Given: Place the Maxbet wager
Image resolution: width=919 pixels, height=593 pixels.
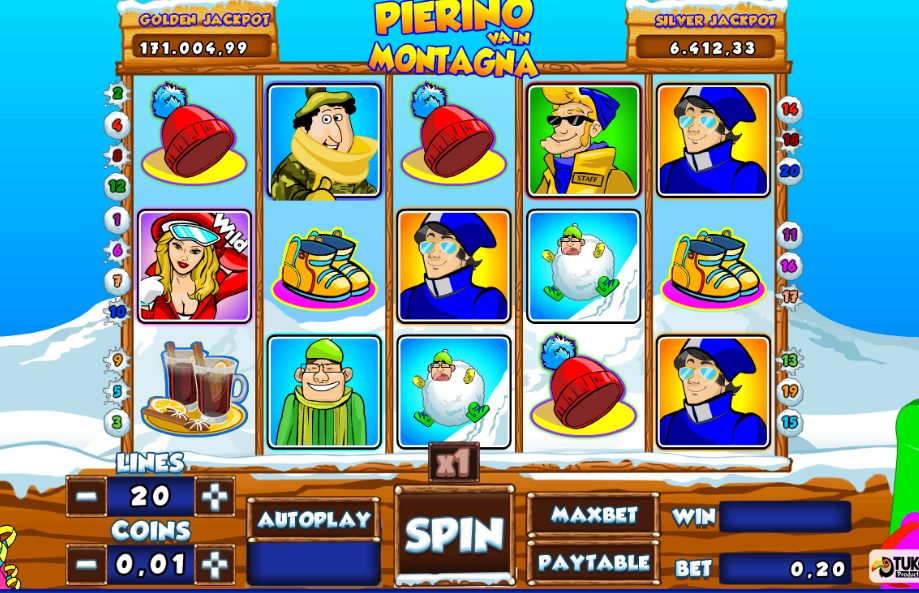Looking at the screenshot, I should (x=593, y=514).
